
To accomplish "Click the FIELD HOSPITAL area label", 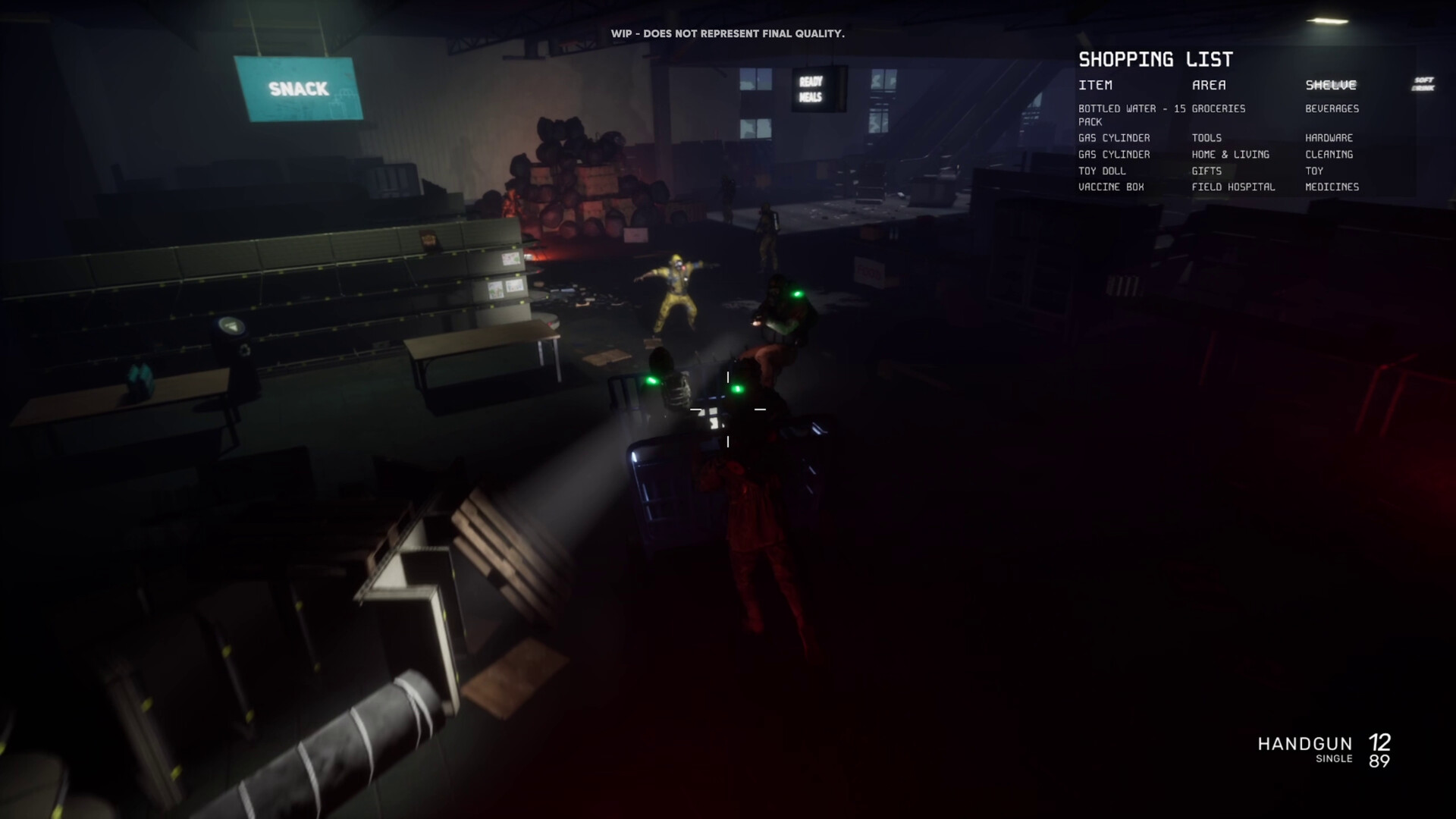I will coord(1233,187).
